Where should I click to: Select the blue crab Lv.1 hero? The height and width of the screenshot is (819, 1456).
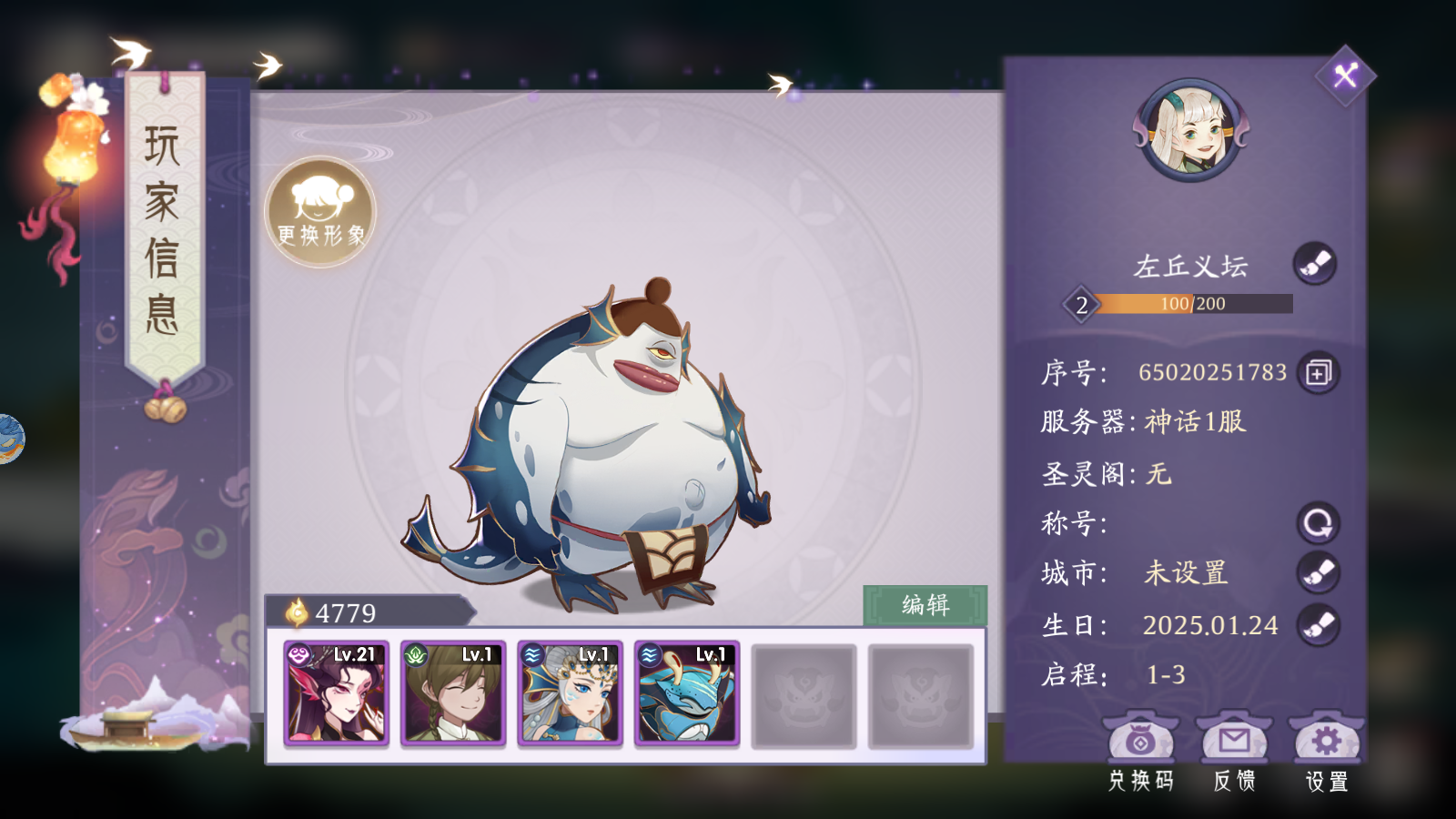tap(687, 693)
